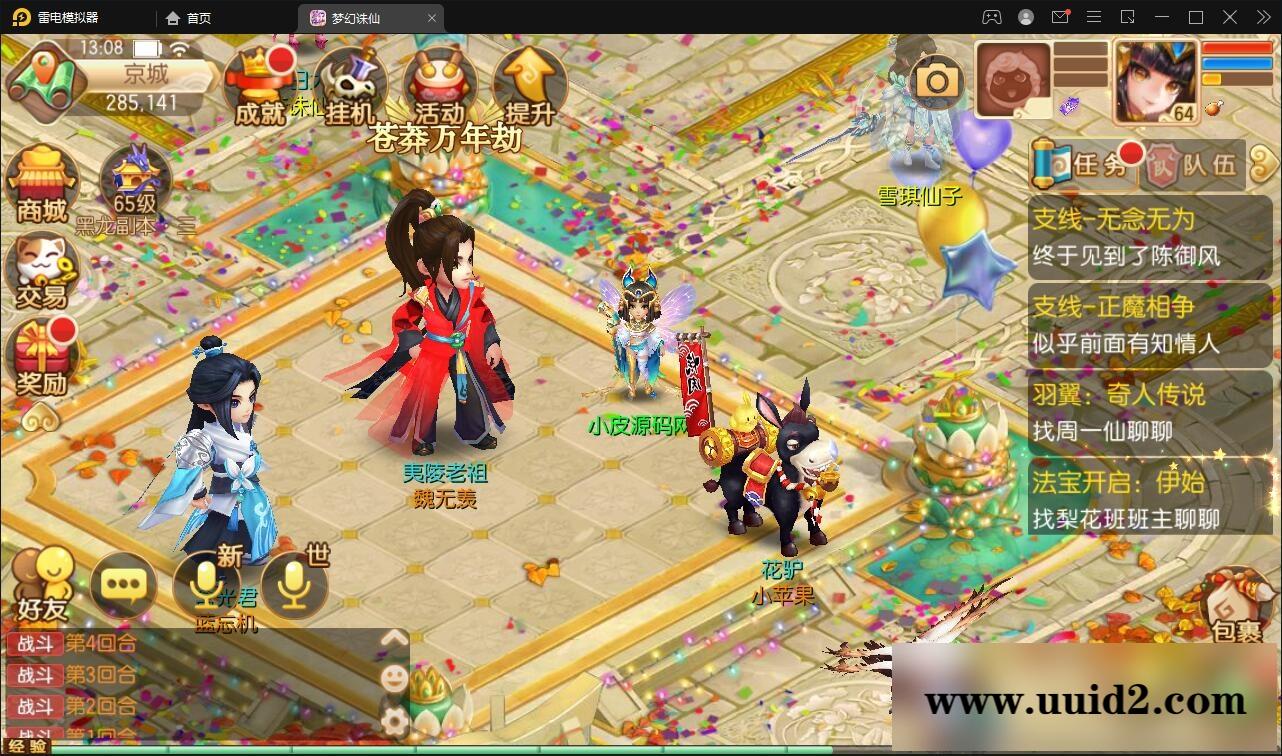Open the 商城 shop icon
The width and height of the screenshot is (1282, 756).
coord(42,185)
